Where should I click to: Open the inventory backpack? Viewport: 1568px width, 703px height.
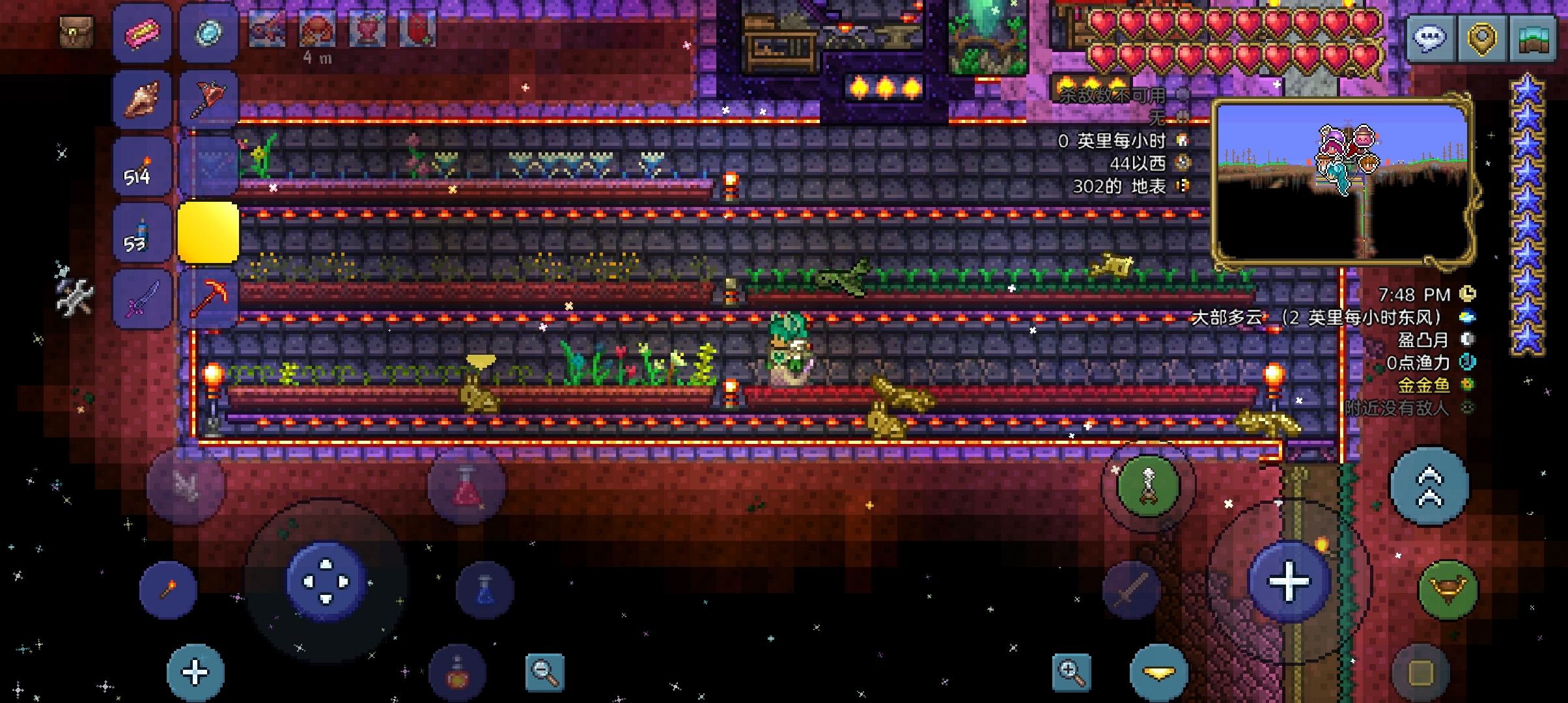tap(76, 31)
